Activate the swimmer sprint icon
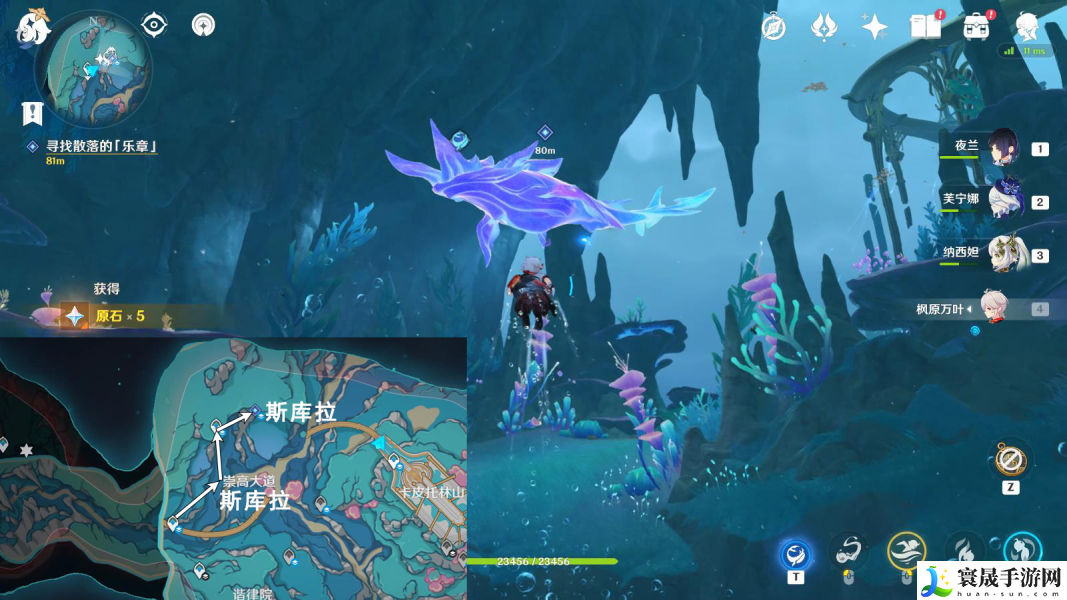The image size is (1067, 600). 906,550
